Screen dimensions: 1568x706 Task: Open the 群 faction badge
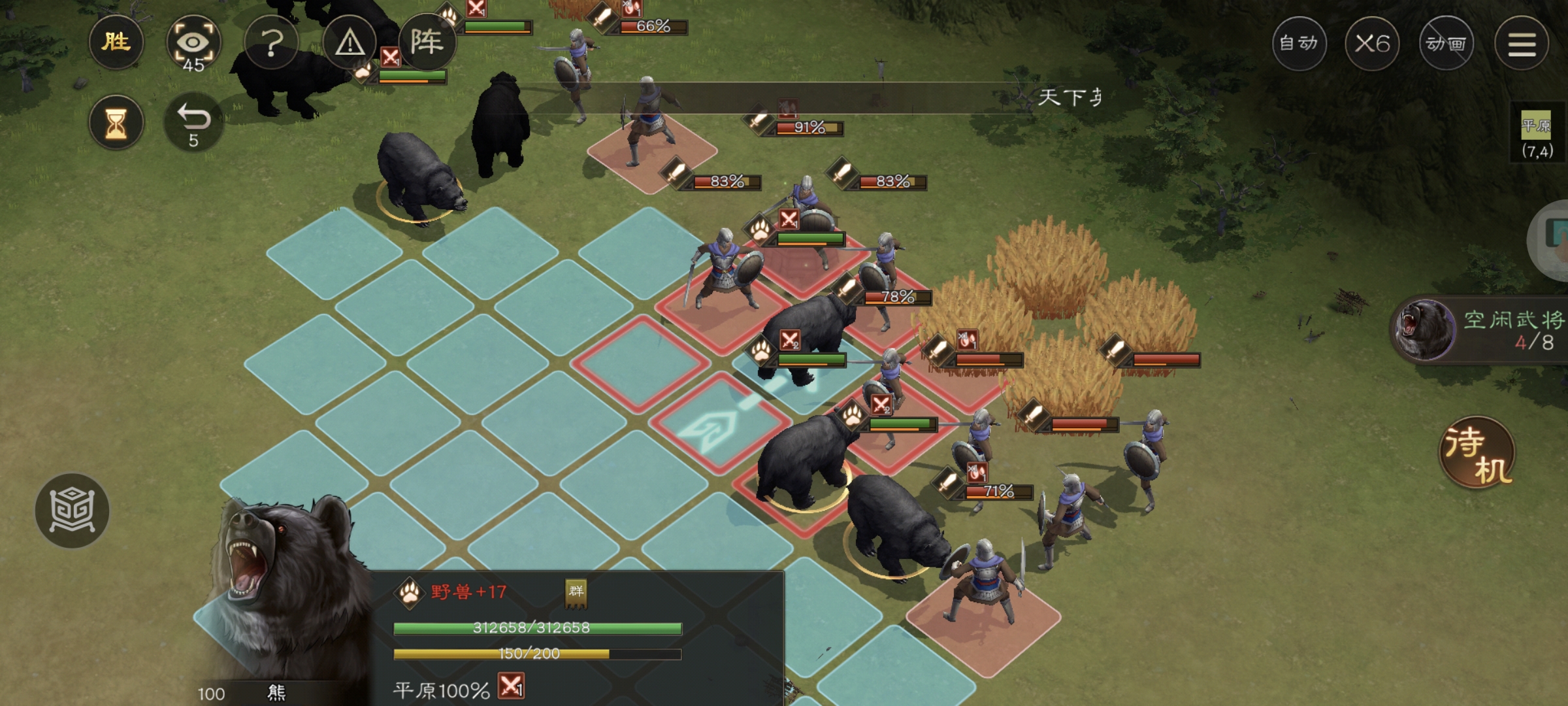coord(576,592)
